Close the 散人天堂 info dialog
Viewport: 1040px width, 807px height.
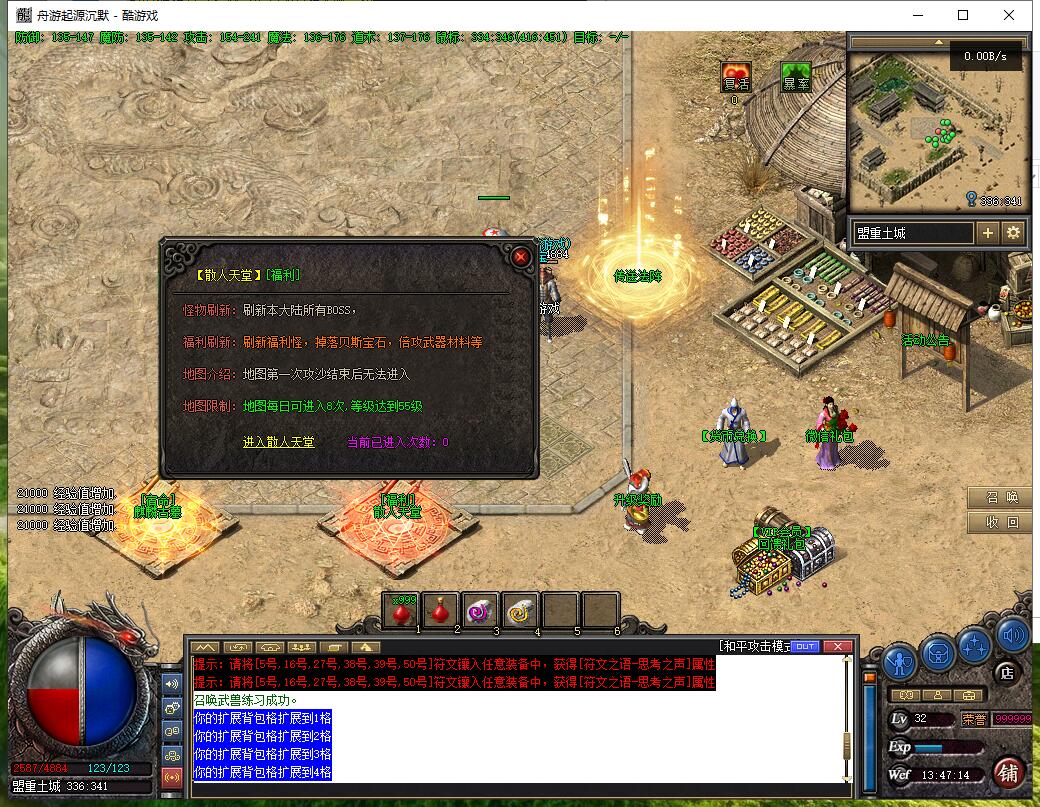click(520, 257)
